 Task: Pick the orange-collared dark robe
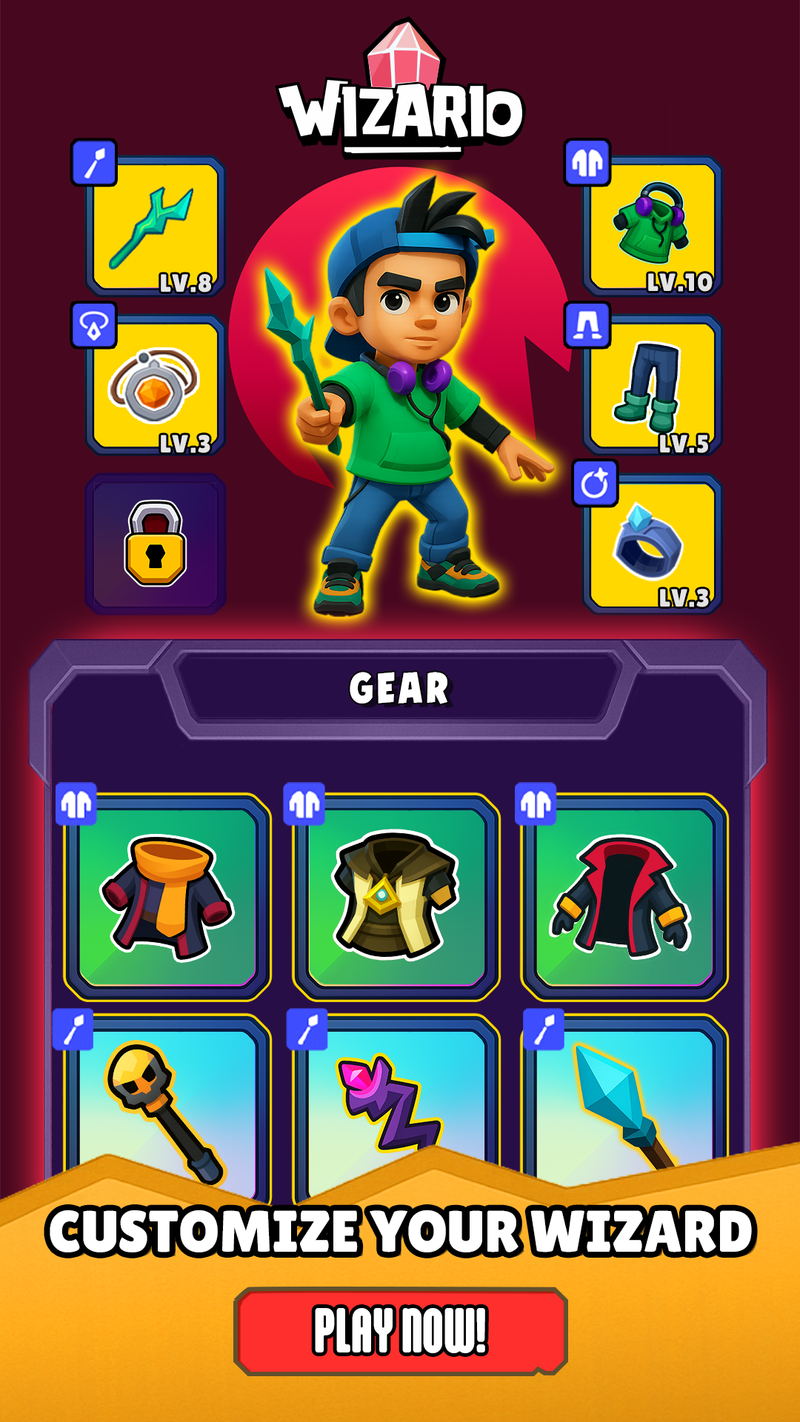click(168, 895)
